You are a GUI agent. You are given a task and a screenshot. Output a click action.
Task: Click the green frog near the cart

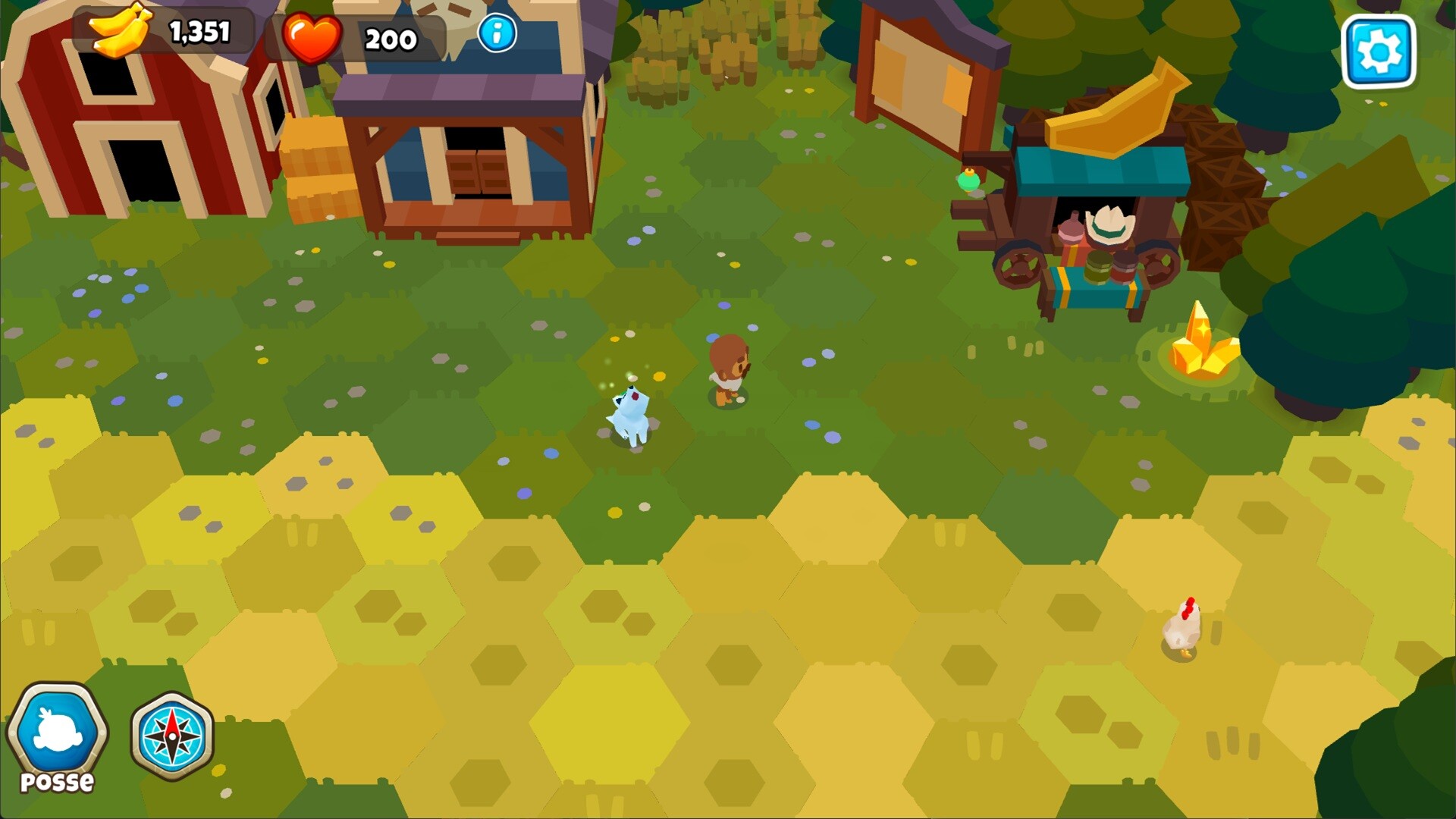click(968, 180)
